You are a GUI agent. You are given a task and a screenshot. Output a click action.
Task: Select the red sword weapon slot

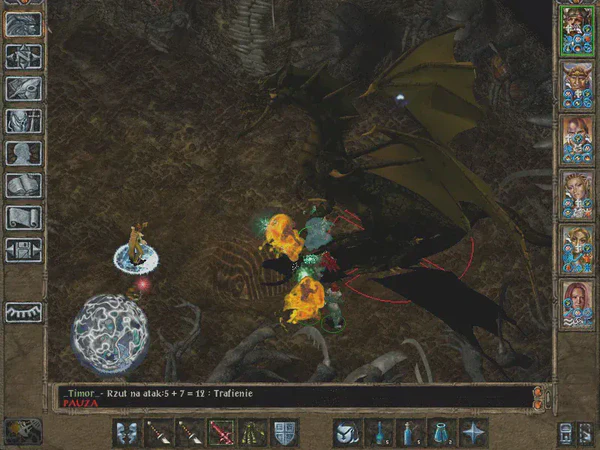tap(223, 432)
